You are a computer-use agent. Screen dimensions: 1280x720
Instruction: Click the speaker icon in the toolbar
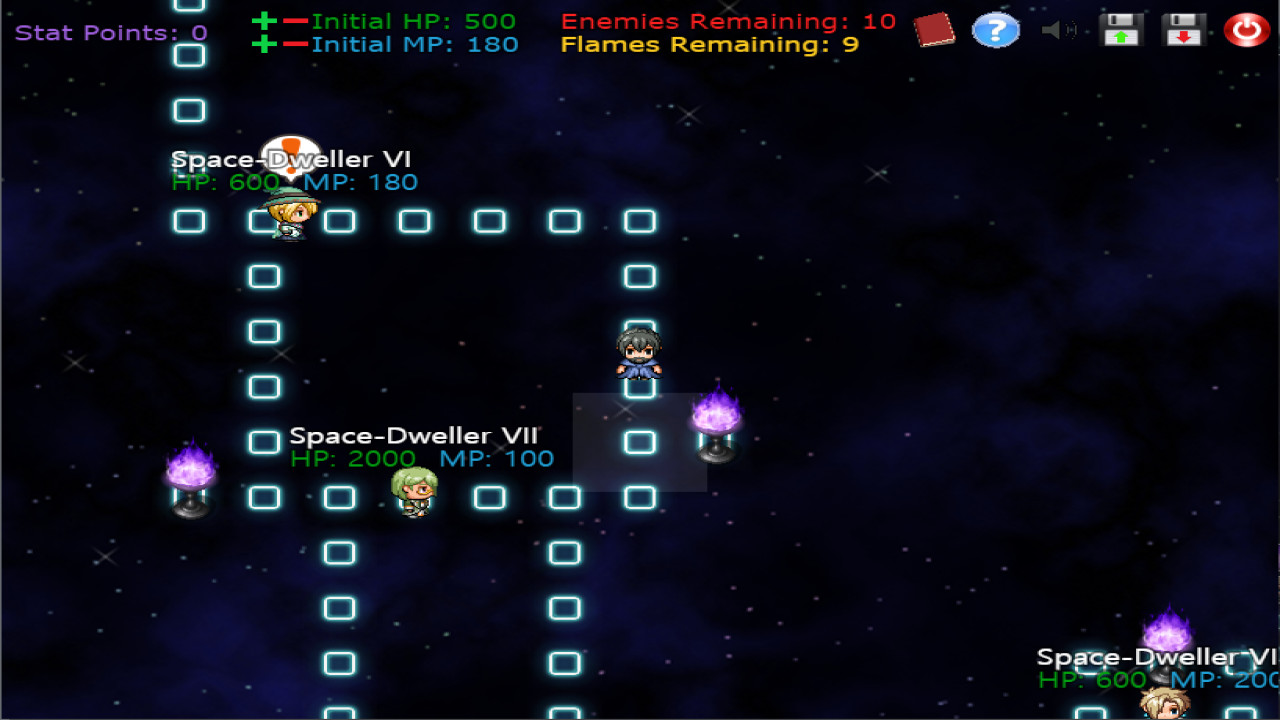1058,30
